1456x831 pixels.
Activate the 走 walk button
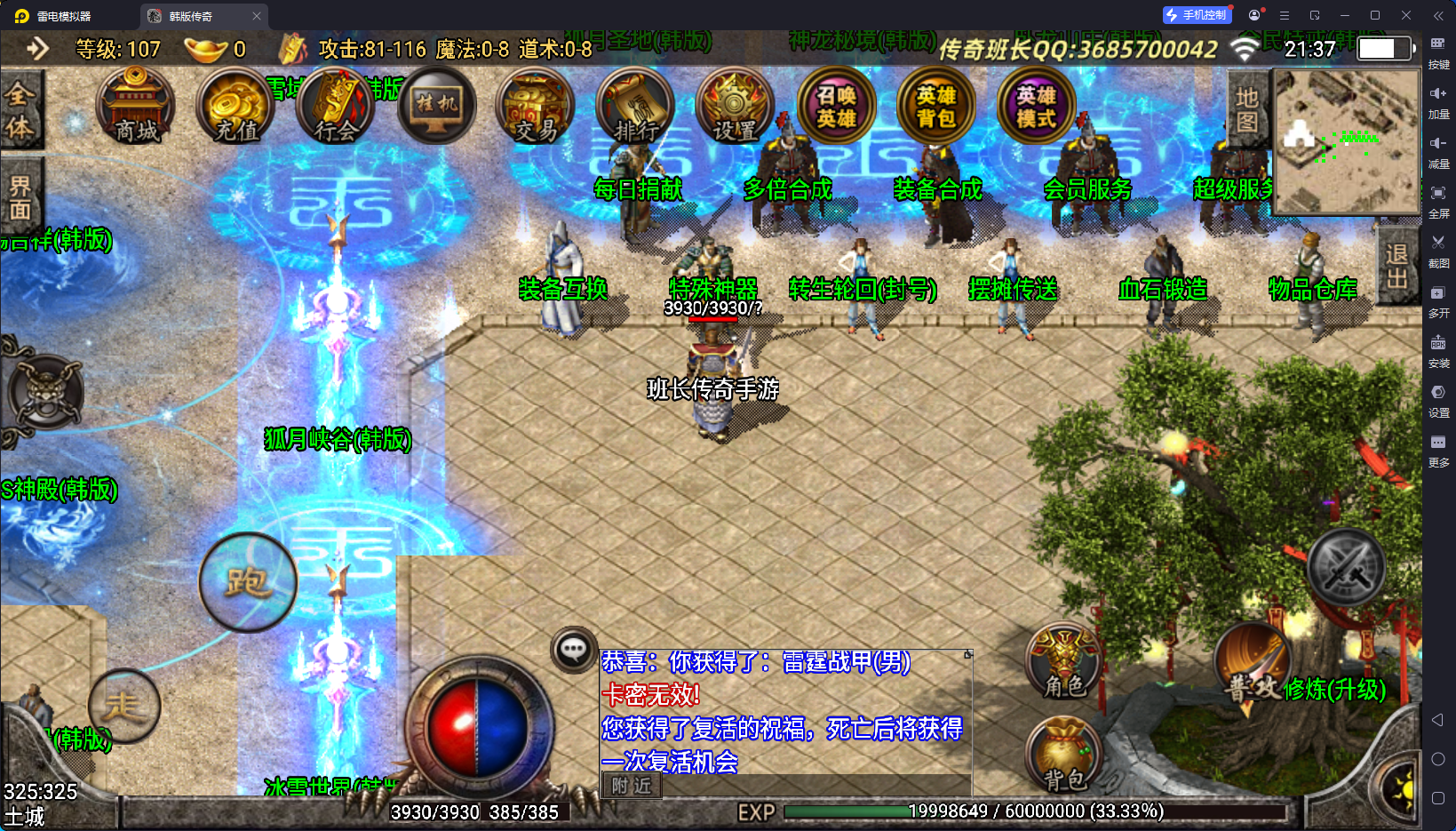[124, 706]
